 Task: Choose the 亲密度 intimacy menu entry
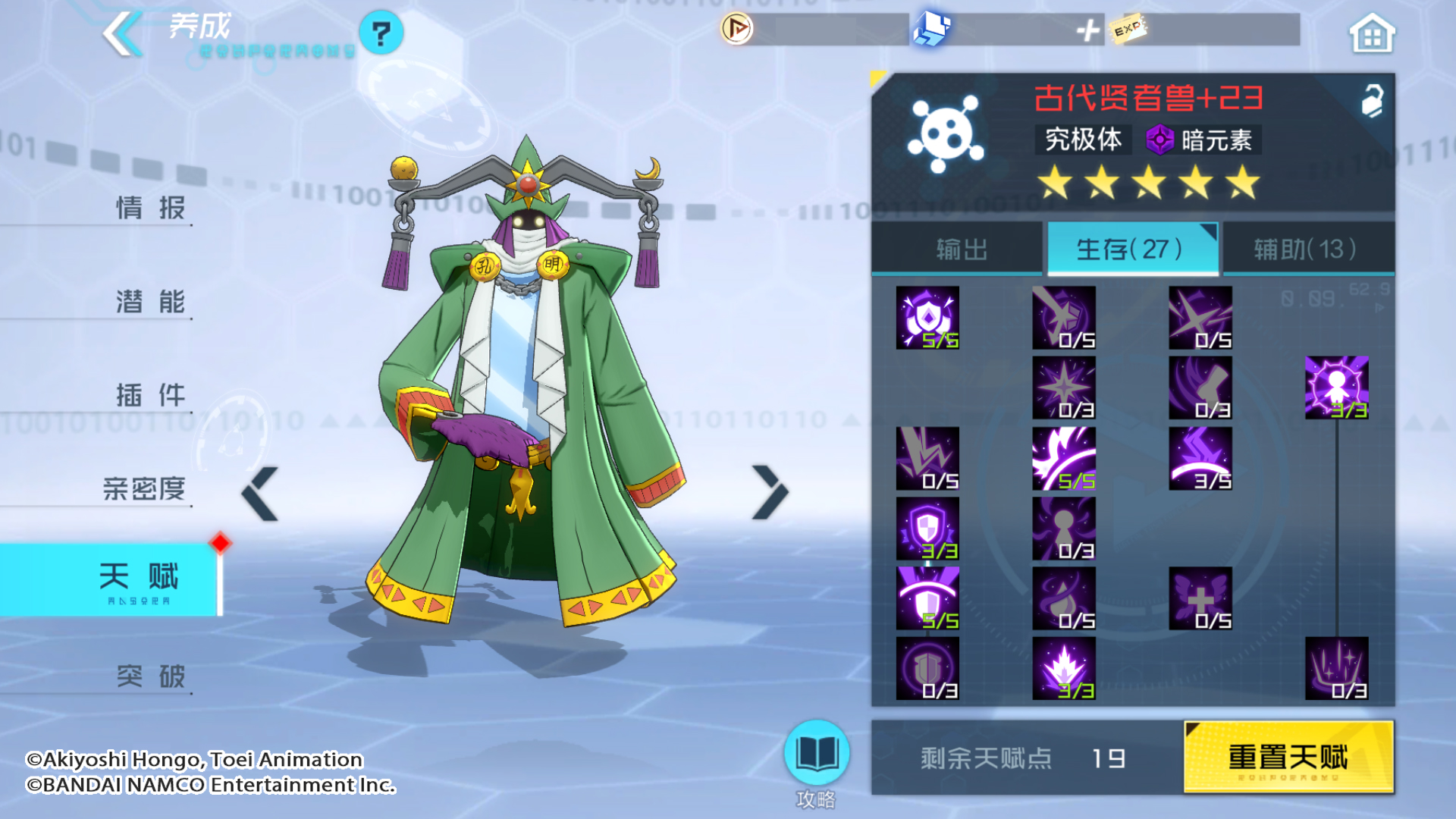(x=144, y=489)
